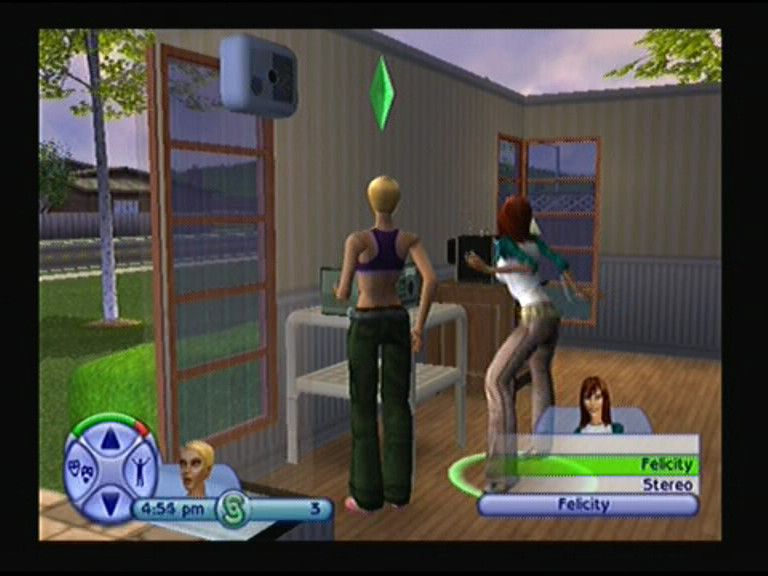Click Felicity's red-haired portrait
This screenshot has height=576, width=768.
pyautogui.click(x=598, y=405)
